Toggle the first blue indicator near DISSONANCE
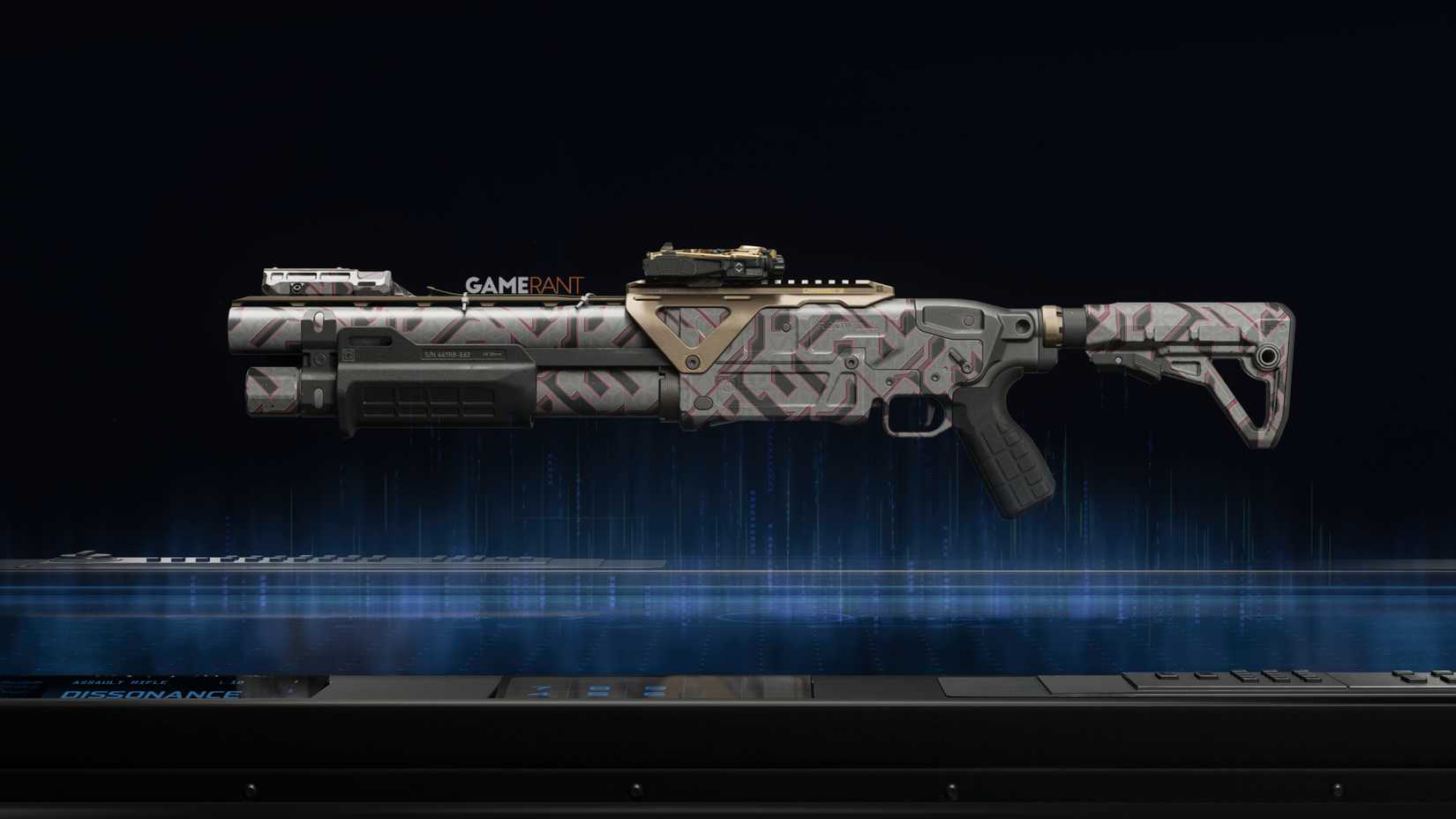Viewport: 1456px width, 819px height. coord(540,690)
